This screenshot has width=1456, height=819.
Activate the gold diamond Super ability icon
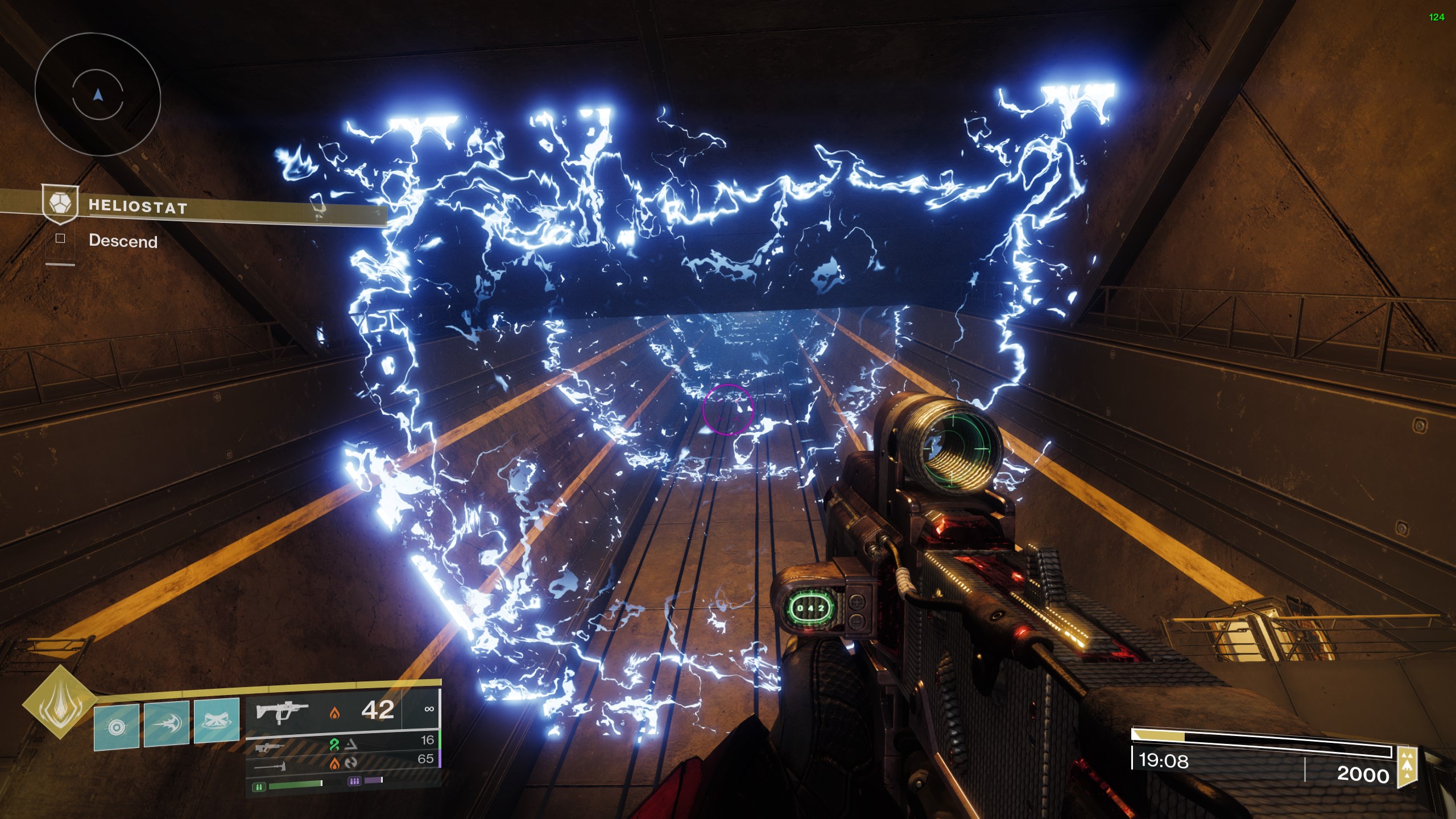59,702
